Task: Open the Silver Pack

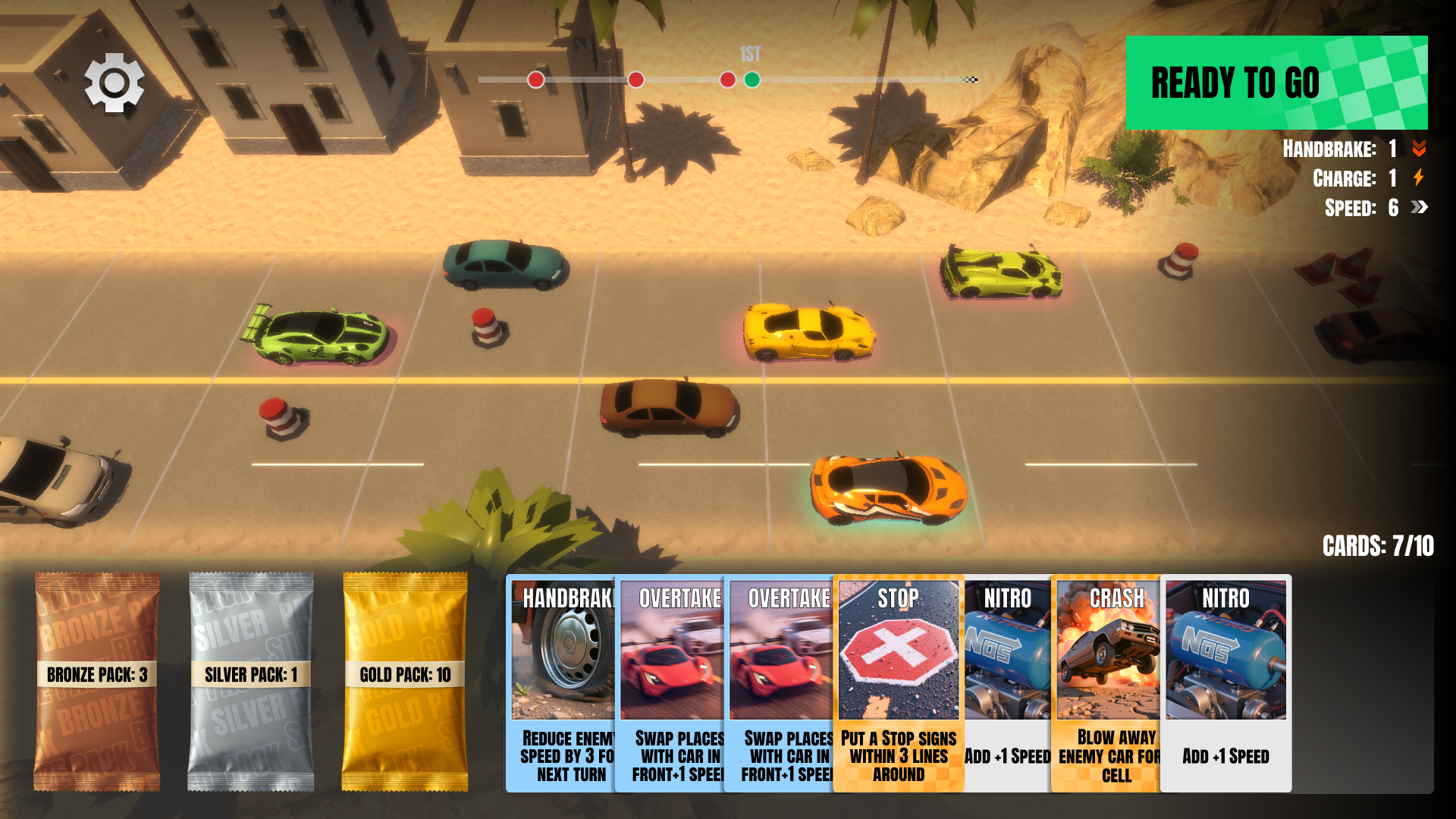Action: 250,681
